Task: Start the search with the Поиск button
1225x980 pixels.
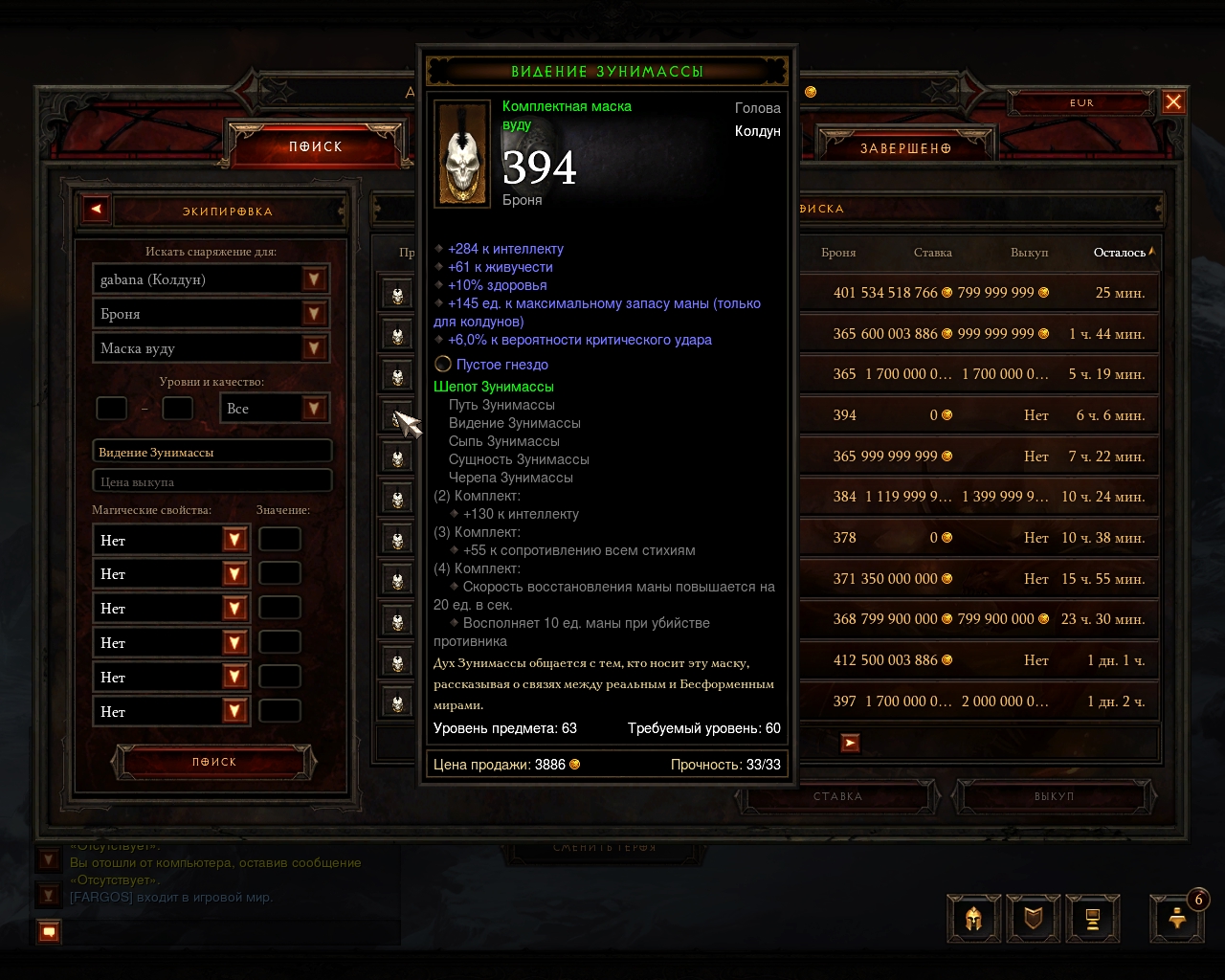Action: pos(213,762)
